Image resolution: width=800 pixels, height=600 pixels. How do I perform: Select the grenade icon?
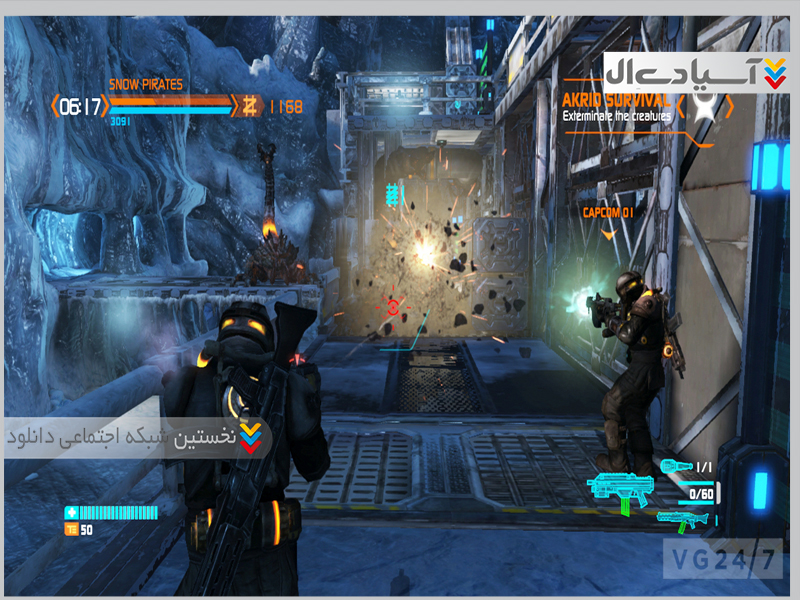676,466
